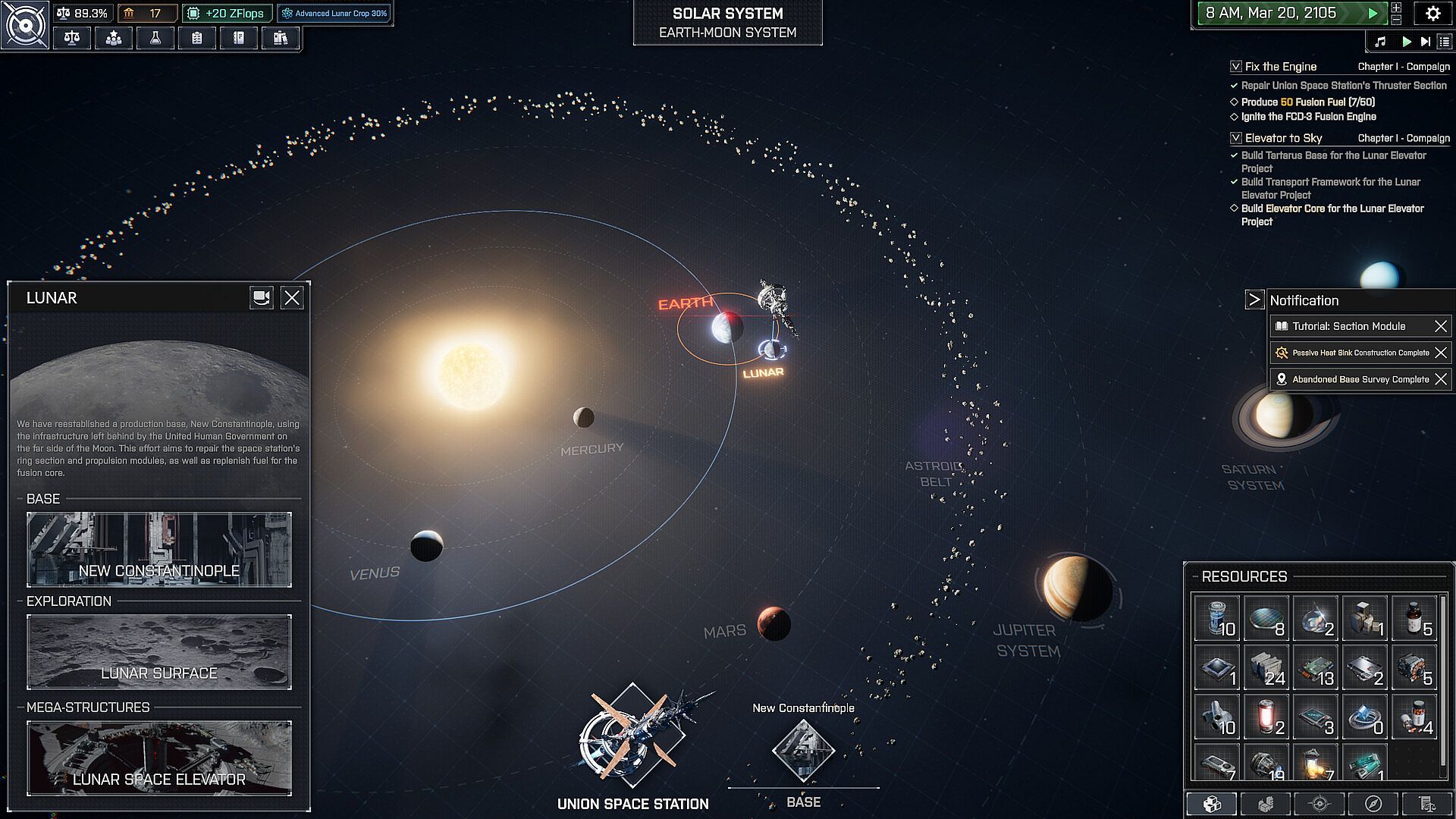
Task: Increase game speed with the plus button
Action: pos(1396,7)
